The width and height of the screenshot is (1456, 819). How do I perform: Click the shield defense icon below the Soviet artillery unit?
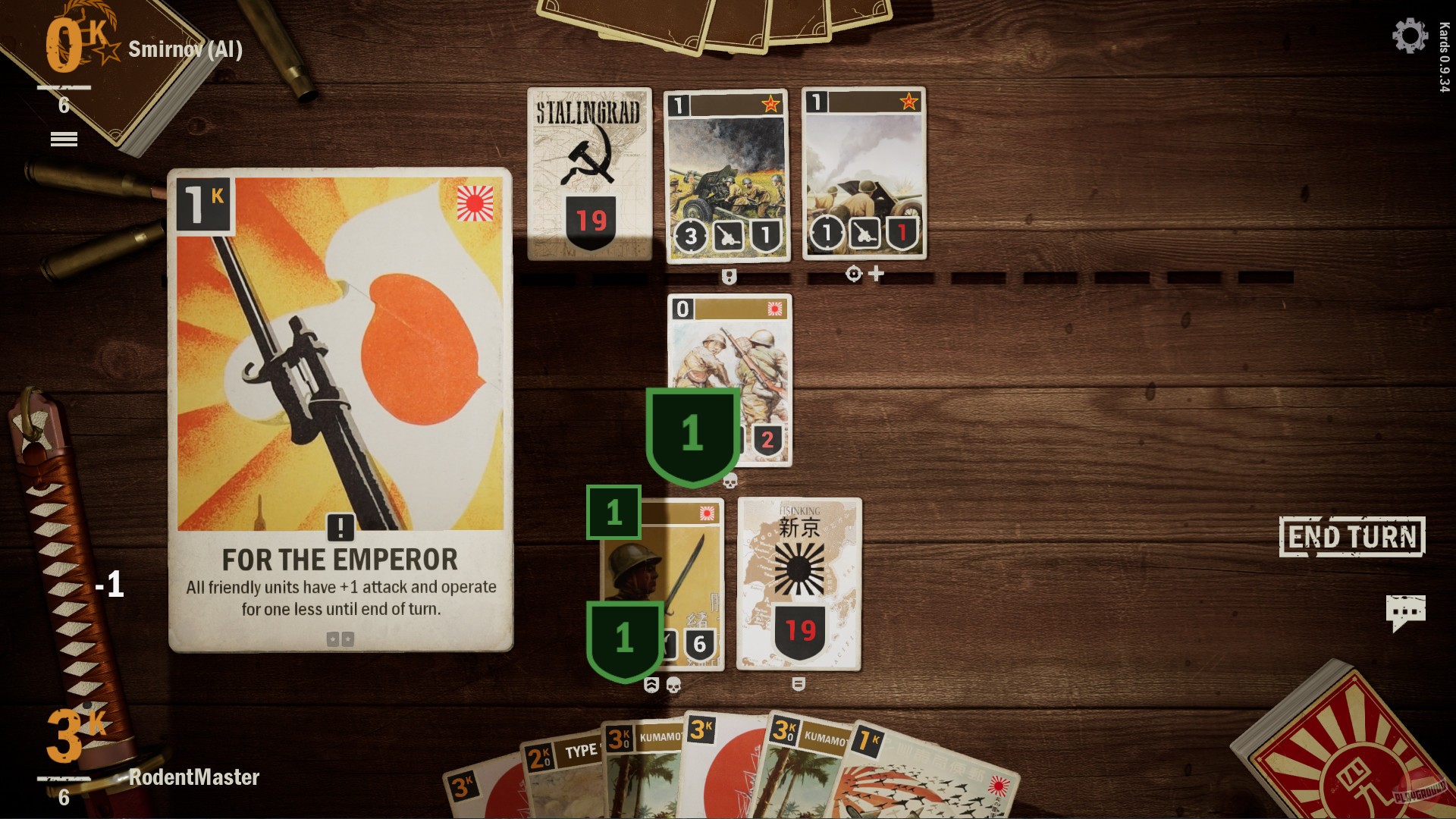730,275
